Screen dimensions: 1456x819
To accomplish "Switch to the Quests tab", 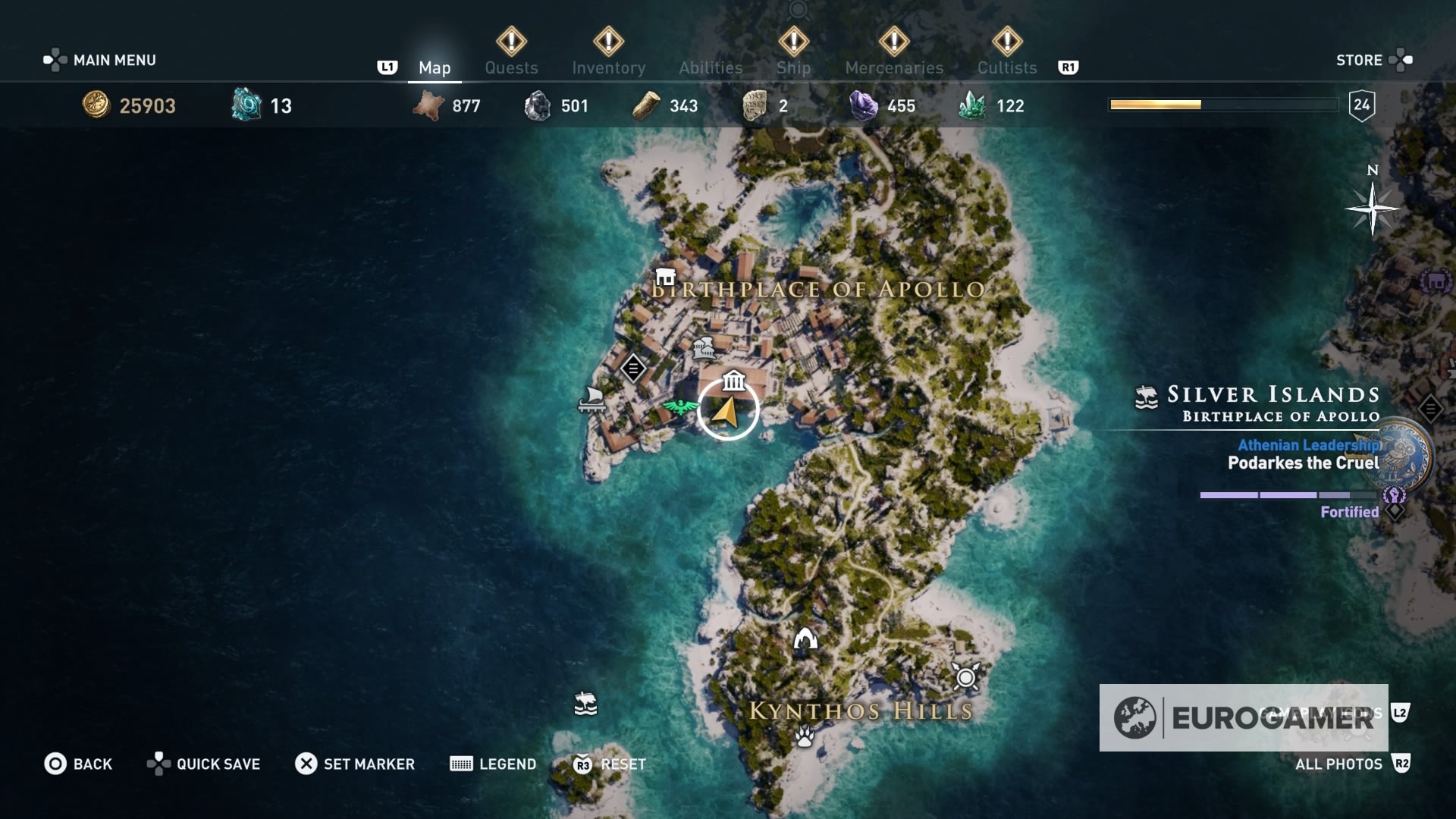I will (x=511, y=67).
